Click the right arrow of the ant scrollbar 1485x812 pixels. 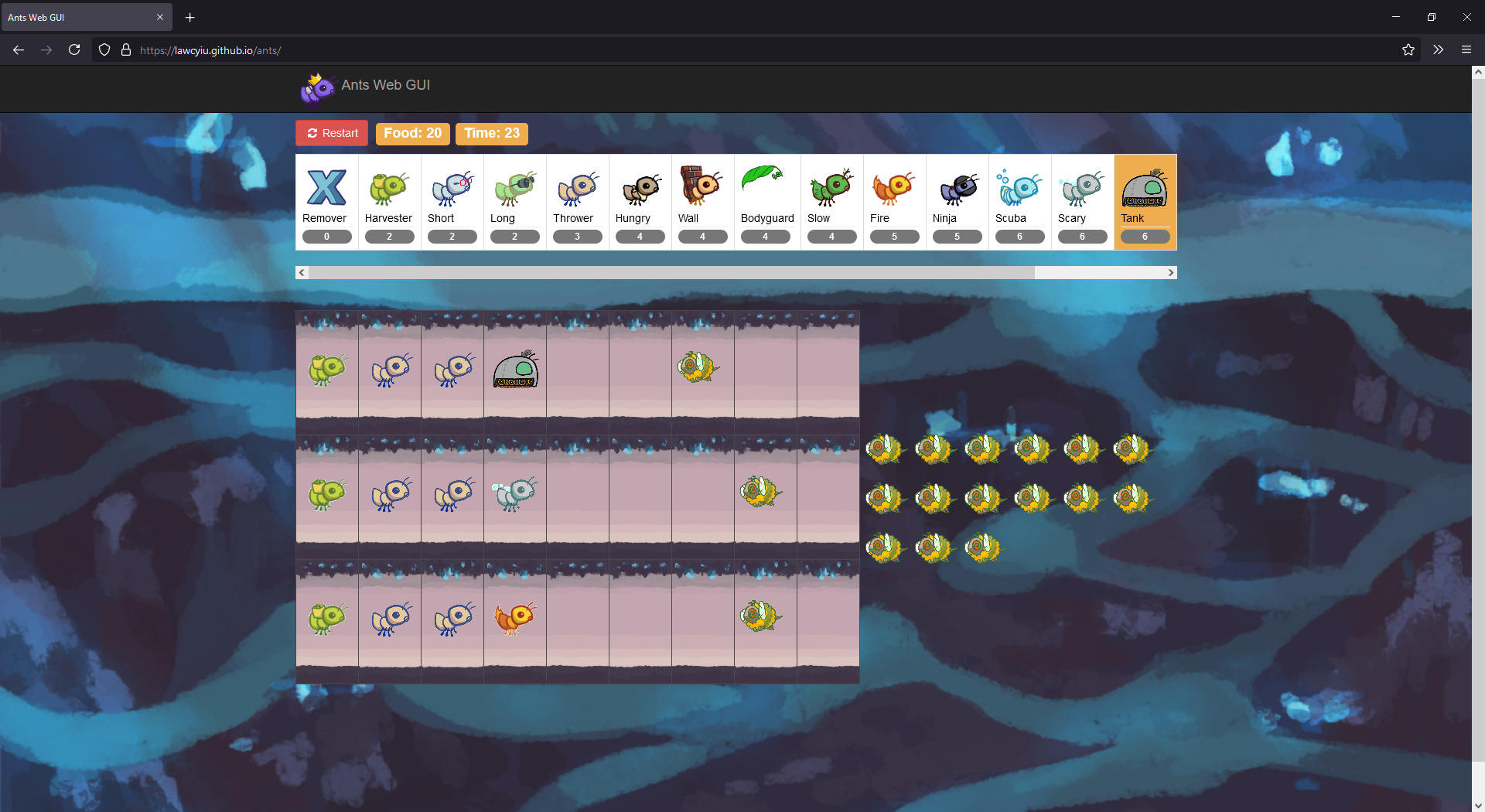1171,272
